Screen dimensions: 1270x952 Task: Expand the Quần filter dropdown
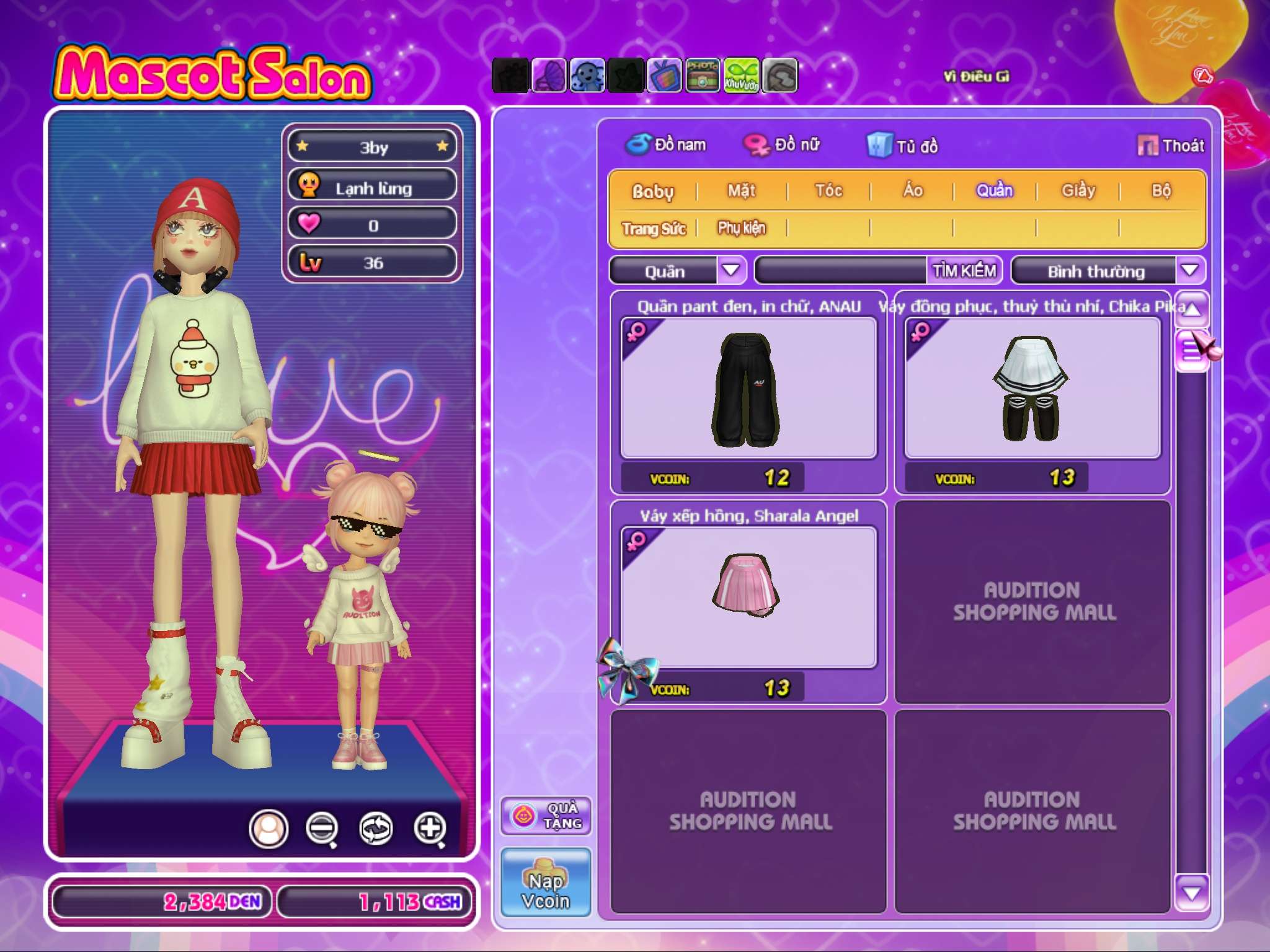(731, 270)
